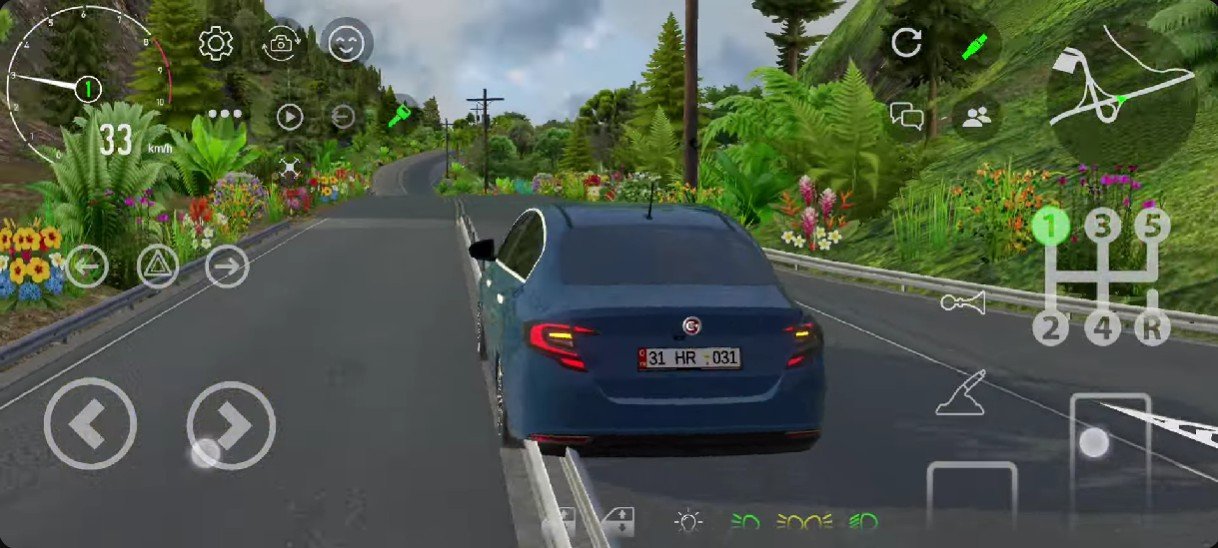Switch the camera view
This screenshot has height=548, width=1218.
pyautogui.click(x=281, y=43)
